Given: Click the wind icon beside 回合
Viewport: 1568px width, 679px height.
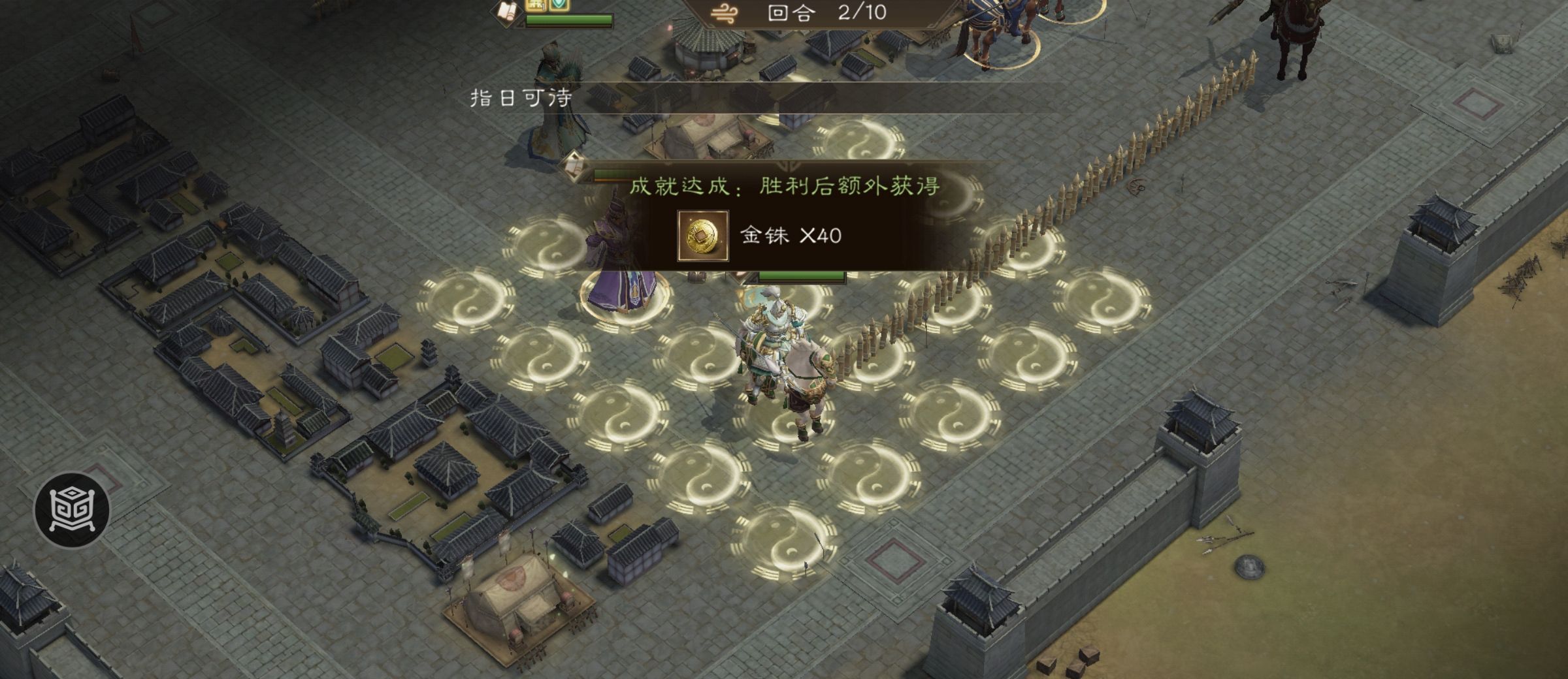Looking at the screenshot, I should (725, 13).
